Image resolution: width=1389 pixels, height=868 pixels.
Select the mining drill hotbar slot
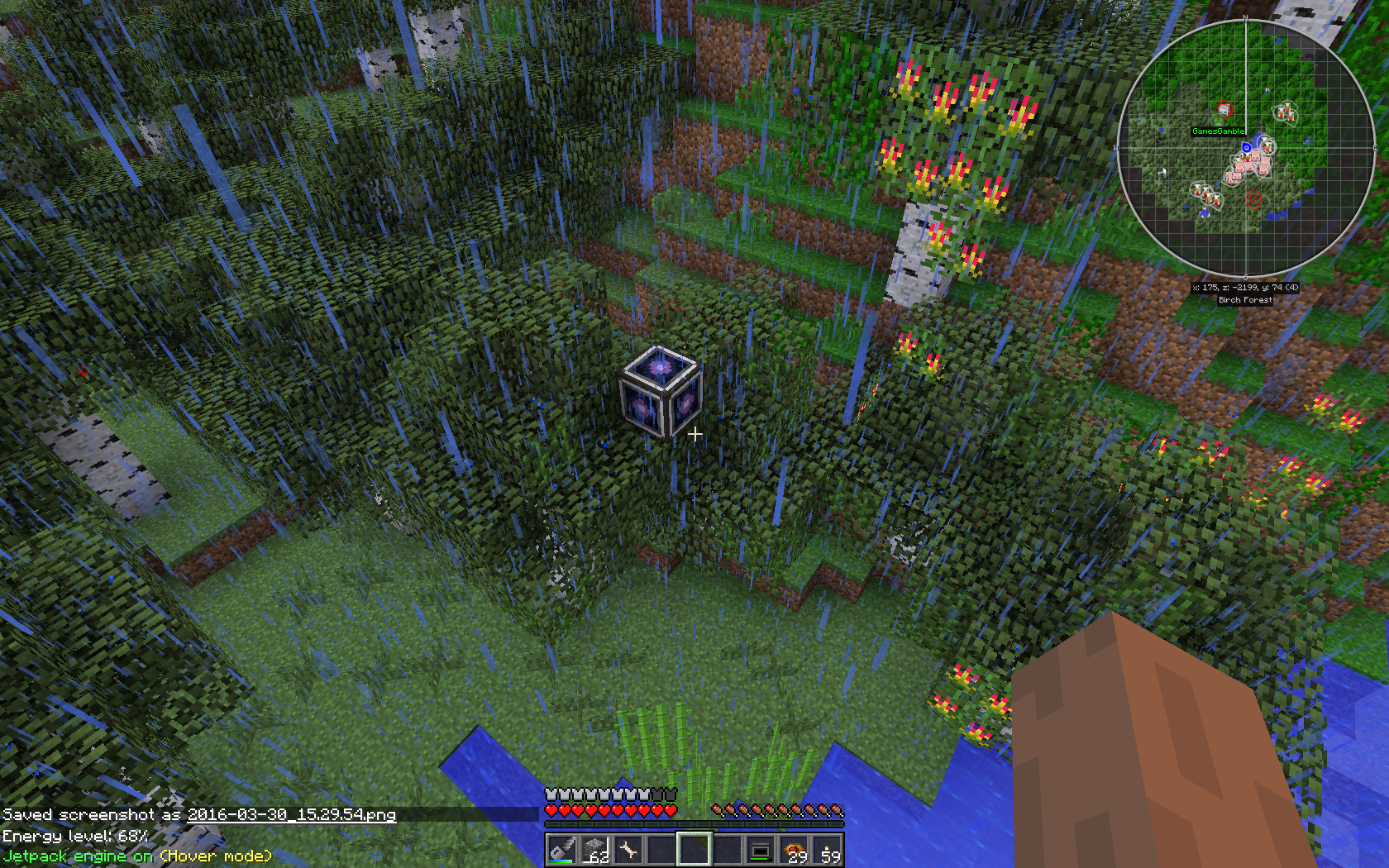(561, 850)
